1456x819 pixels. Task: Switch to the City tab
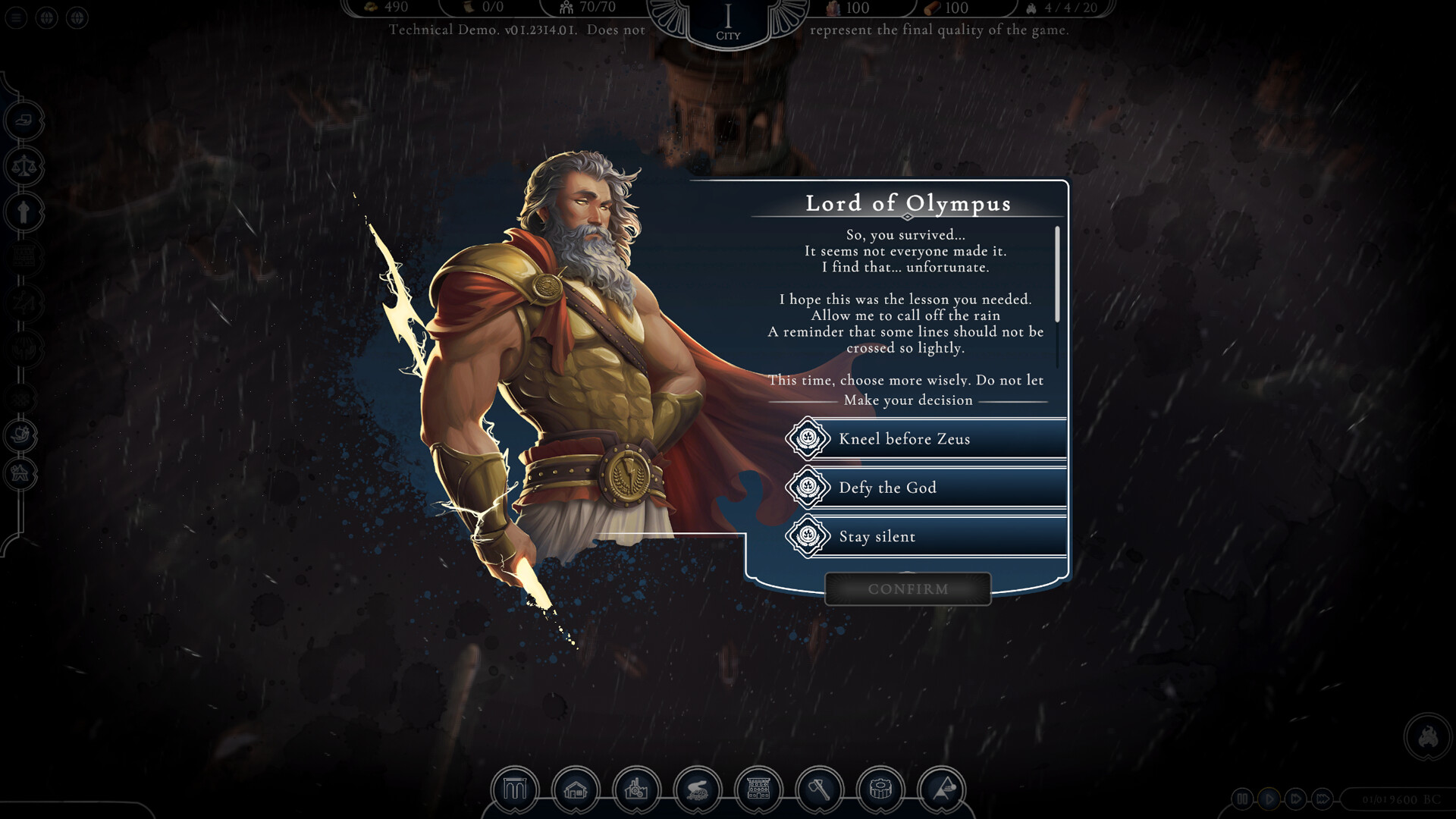point(726,19)
